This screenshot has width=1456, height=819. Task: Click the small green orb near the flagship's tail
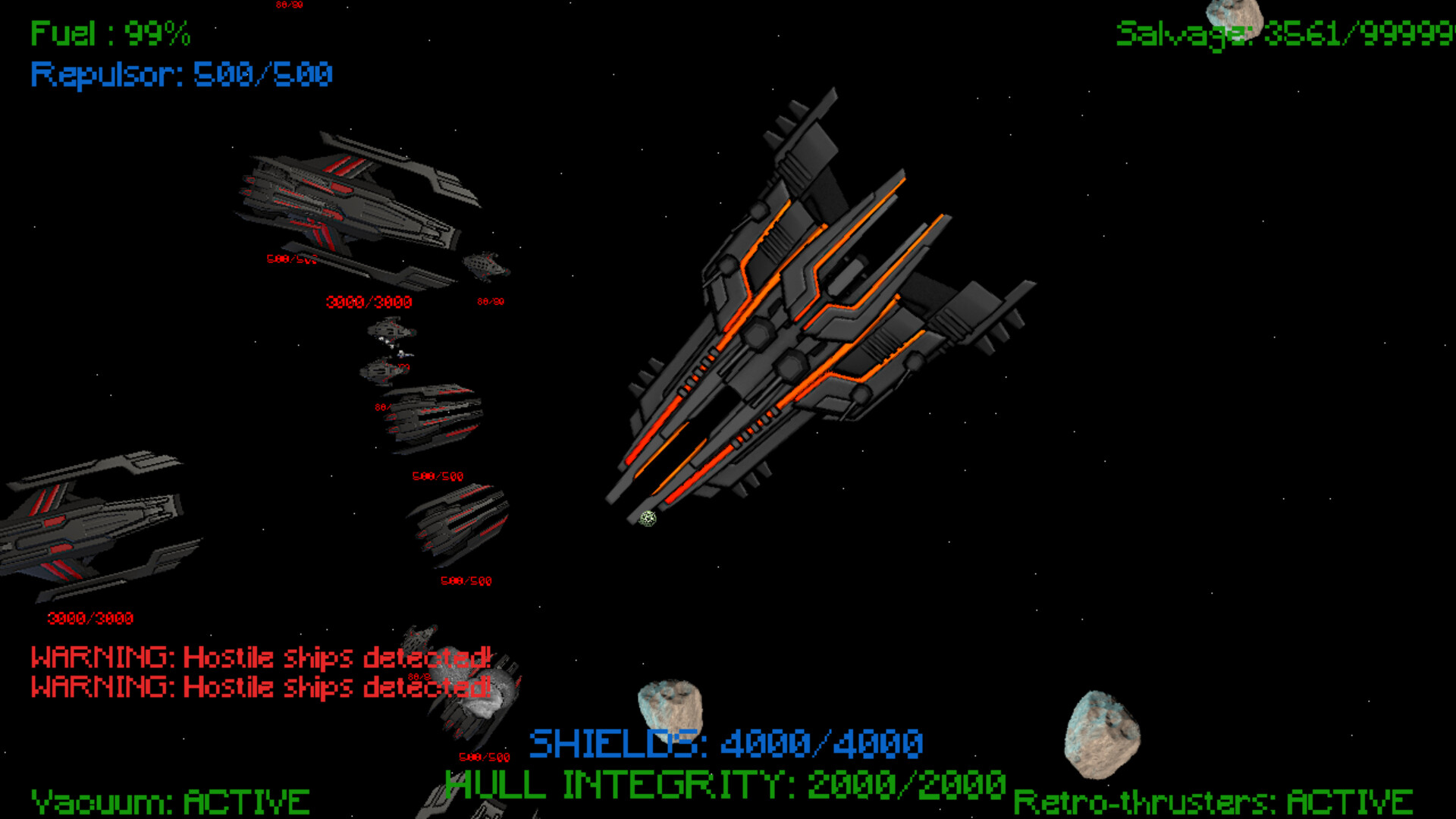point(648,518)
